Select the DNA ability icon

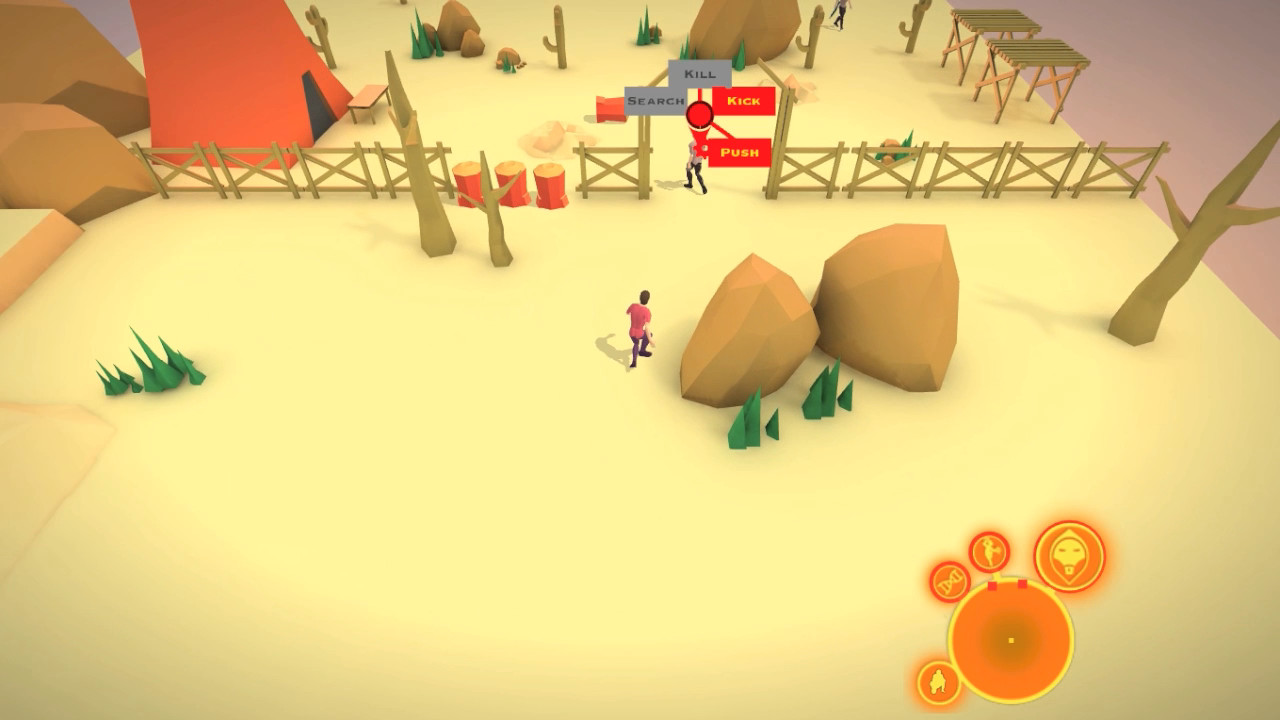click(948, 581)
